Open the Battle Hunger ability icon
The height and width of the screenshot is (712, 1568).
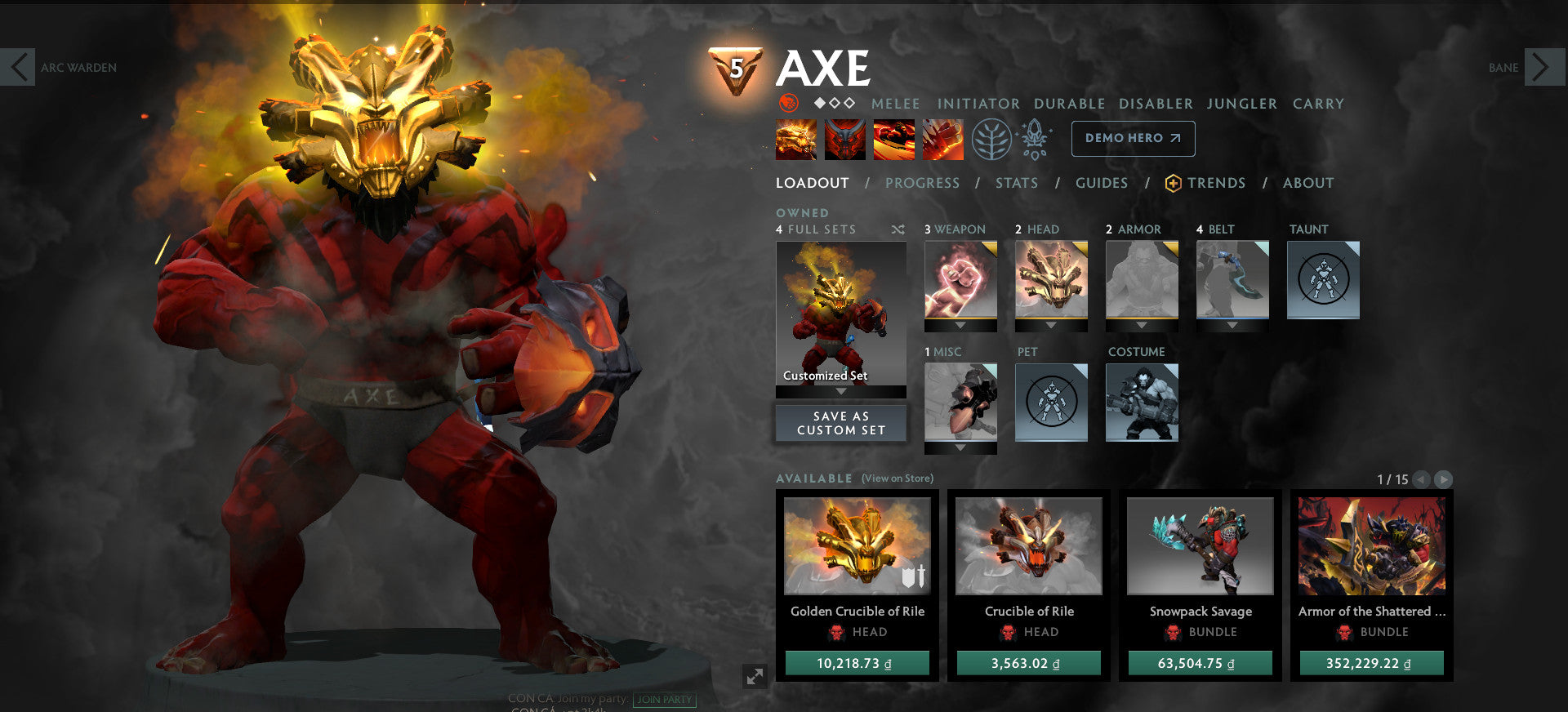(x=845, y=139)
